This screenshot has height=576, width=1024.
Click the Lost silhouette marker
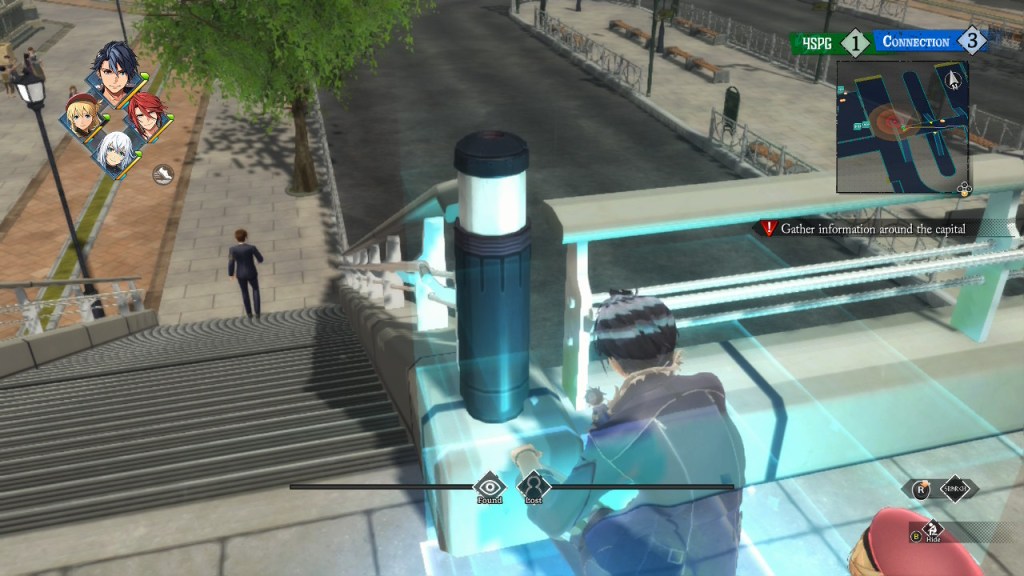(x=532, y=486)
